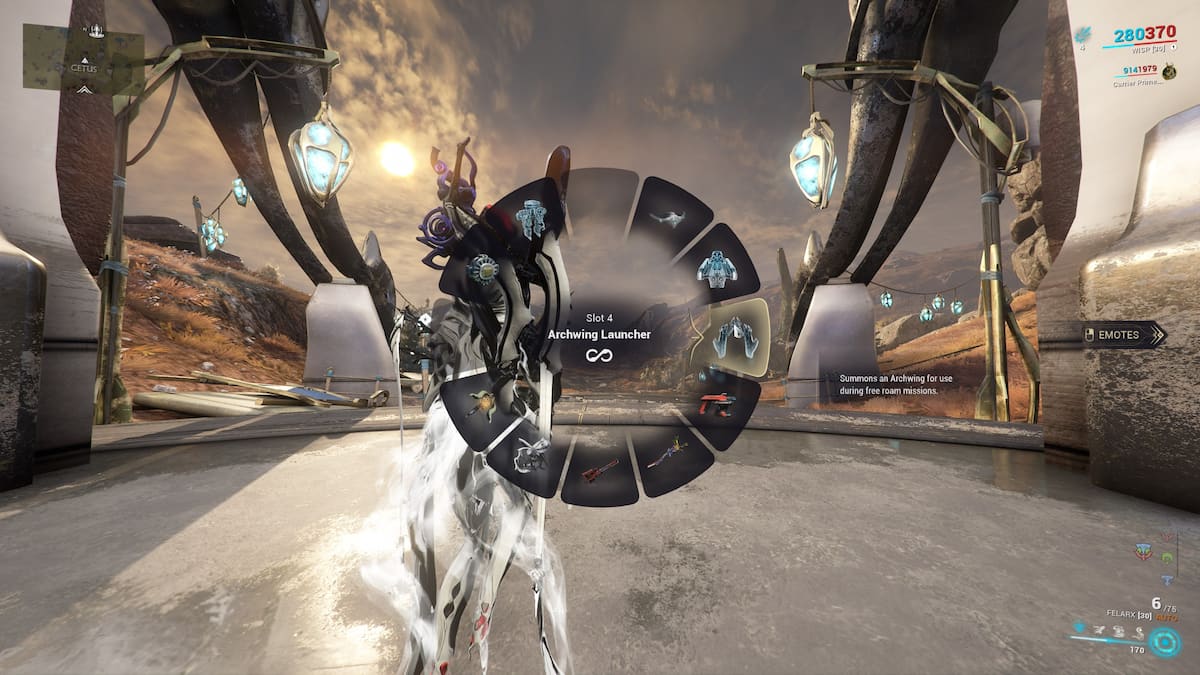Pick the purple and yellow spear gear item

pos(667,456)
